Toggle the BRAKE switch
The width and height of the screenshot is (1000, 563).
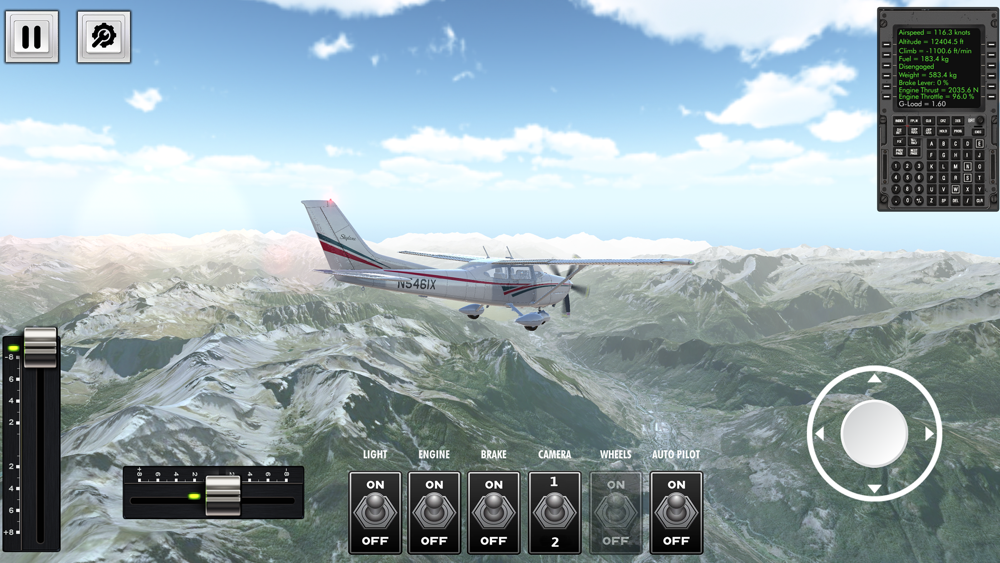pos(494,512)
